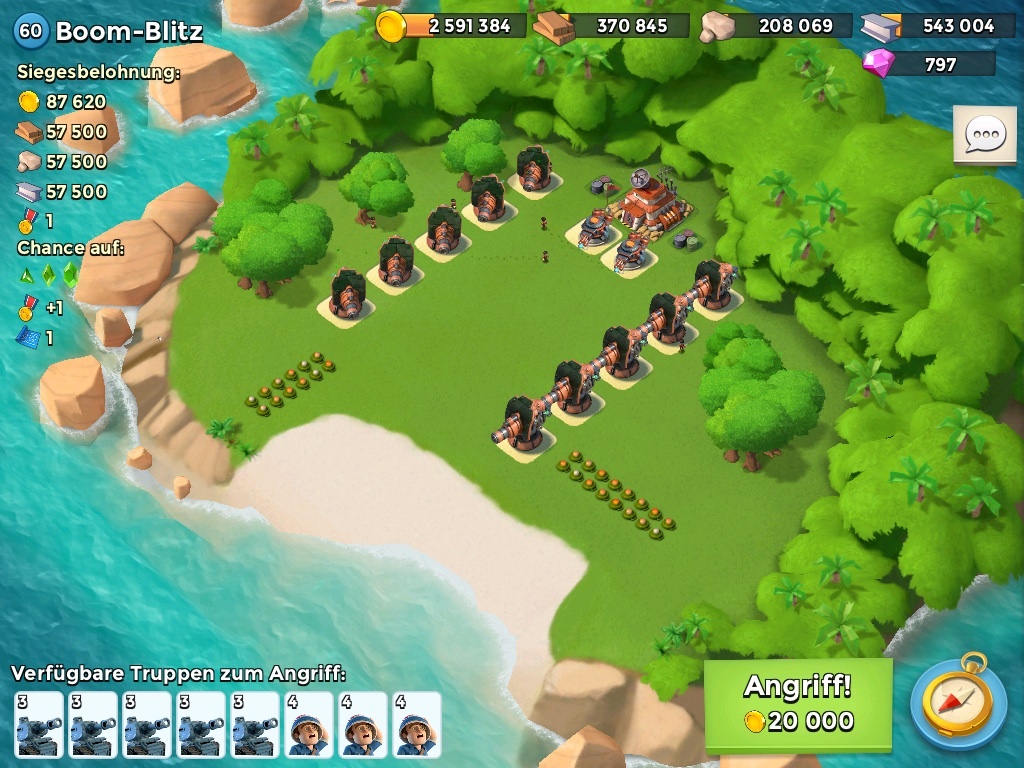Viewport: 1024px width, 768px height.
Task: Return to the map via the compass
Action: [958, 701]
